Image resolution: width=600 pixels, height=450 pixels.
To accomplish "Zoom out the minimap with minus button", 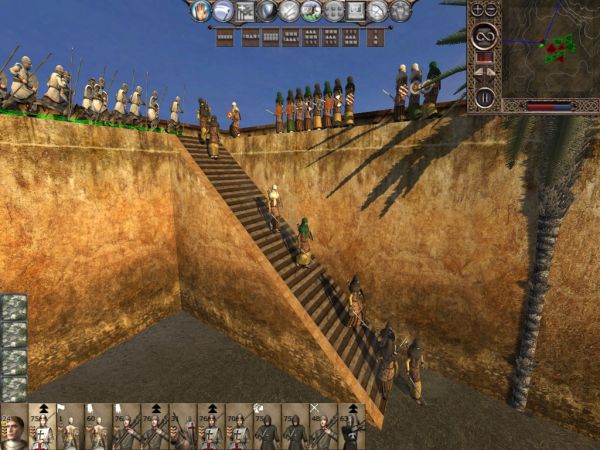I will [490, 9].
